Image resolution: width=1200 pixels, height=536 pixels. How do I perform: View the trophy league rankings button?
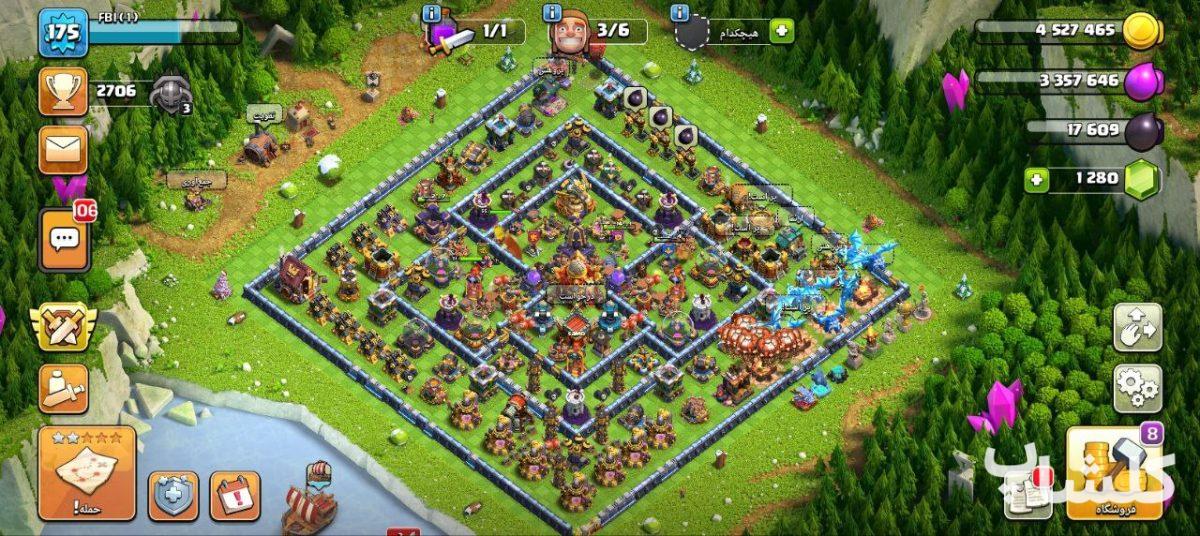tap(63, 92)
